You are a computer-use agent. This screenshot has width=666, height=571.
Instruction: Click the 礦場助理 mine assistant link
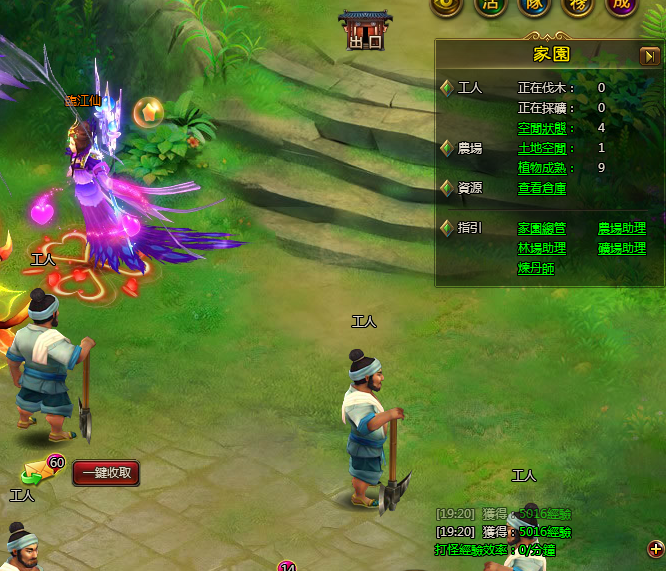tap(622, 249)
